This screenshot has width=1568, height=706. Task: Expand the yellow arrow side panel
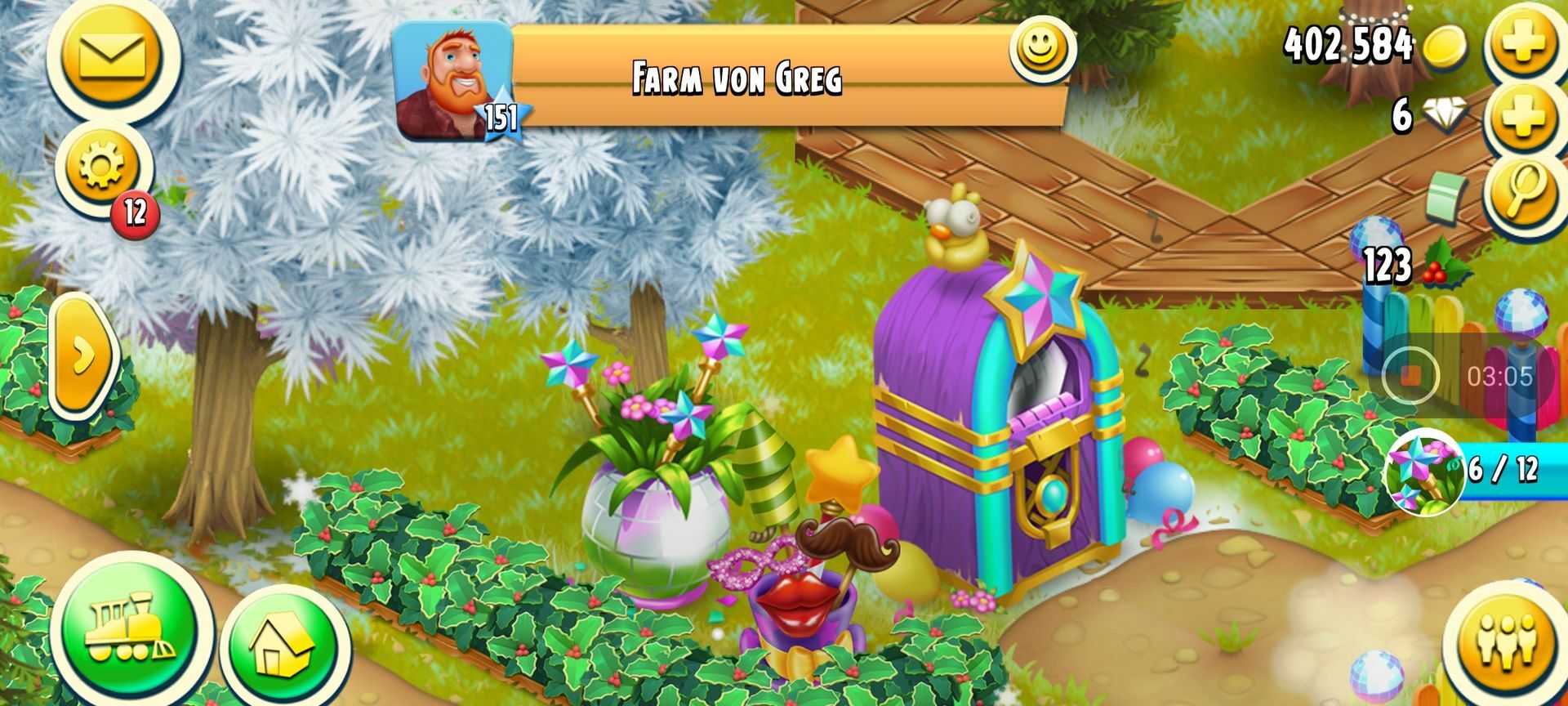coord(82,356)
